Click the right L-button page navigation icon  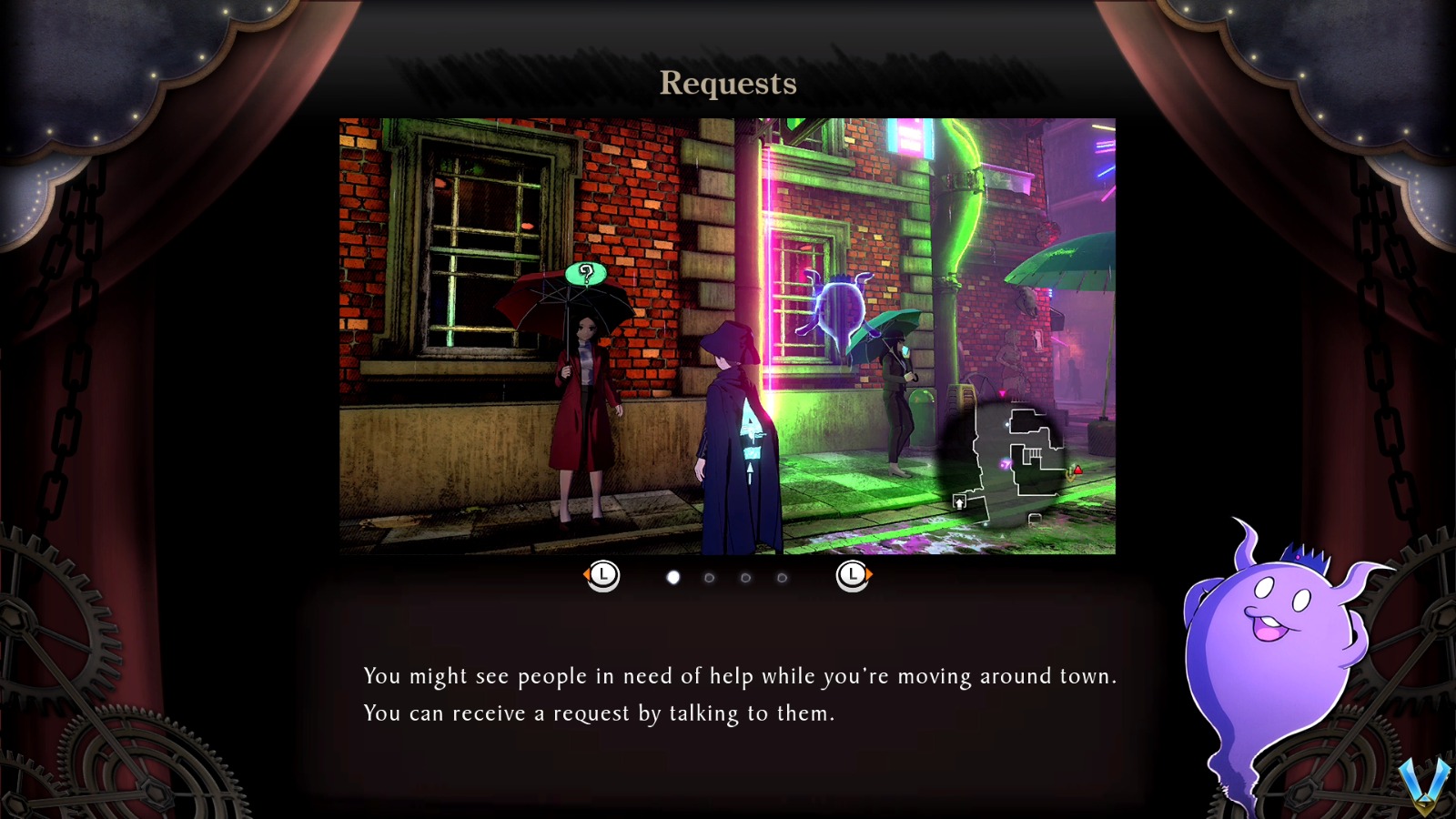(x=854, y=574)
